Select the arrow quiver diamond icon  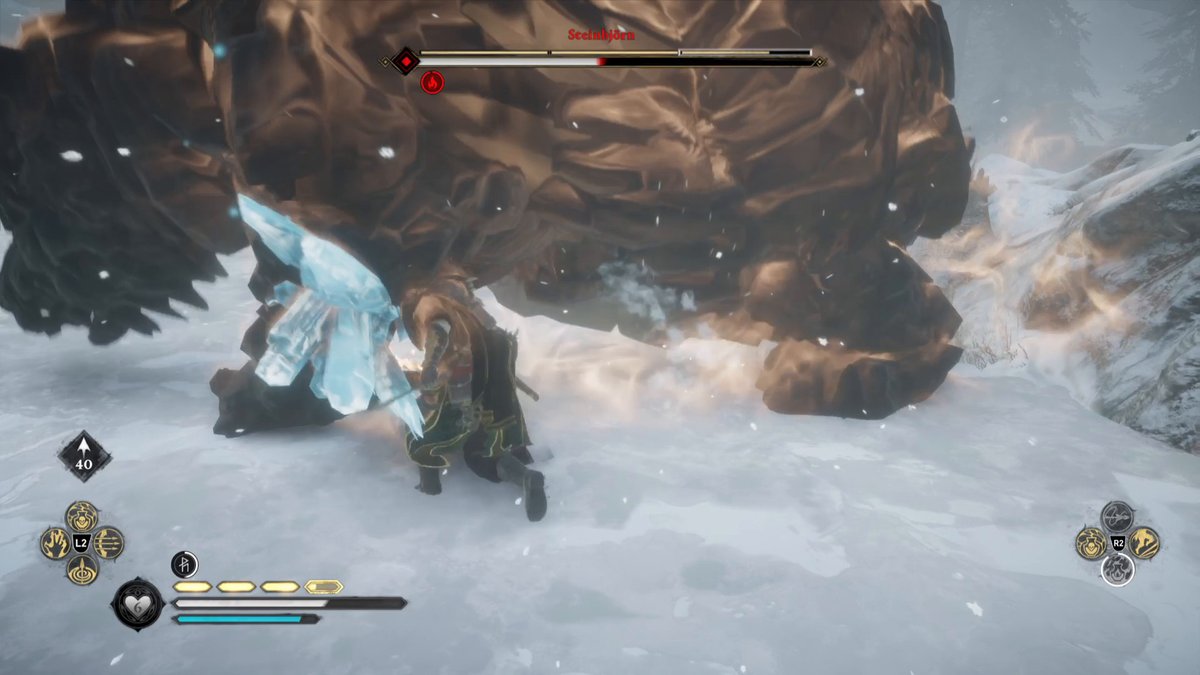point(85,456)
